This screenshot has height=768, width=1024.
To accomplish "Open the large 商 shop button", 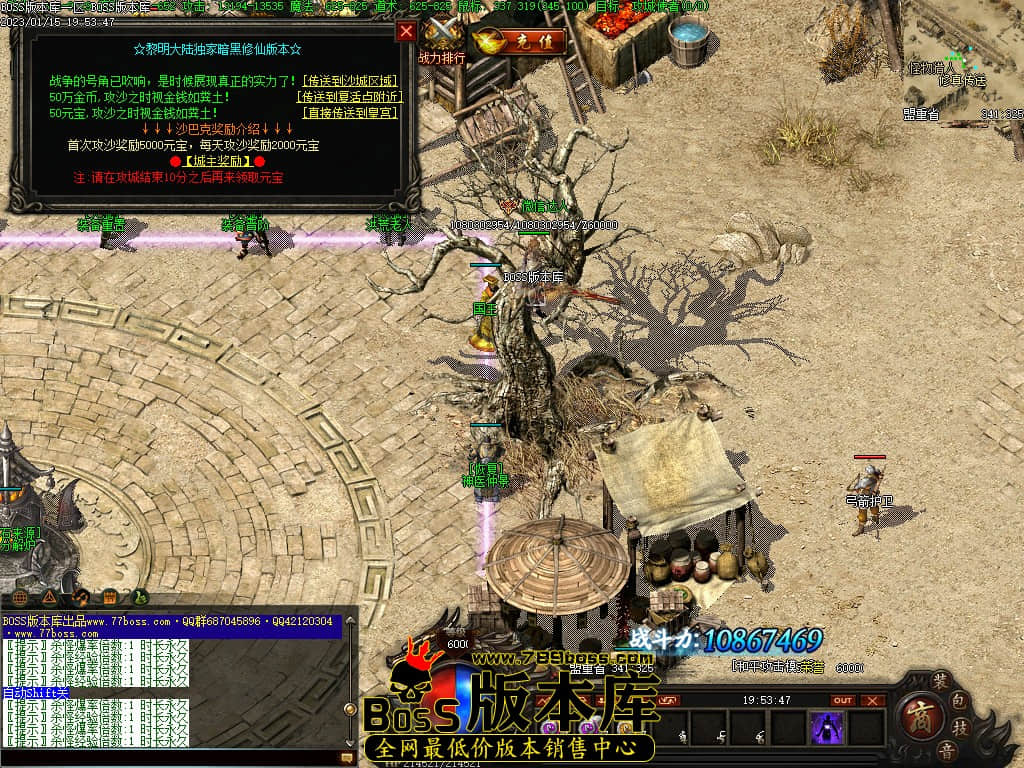I will [x=915, y=717].
